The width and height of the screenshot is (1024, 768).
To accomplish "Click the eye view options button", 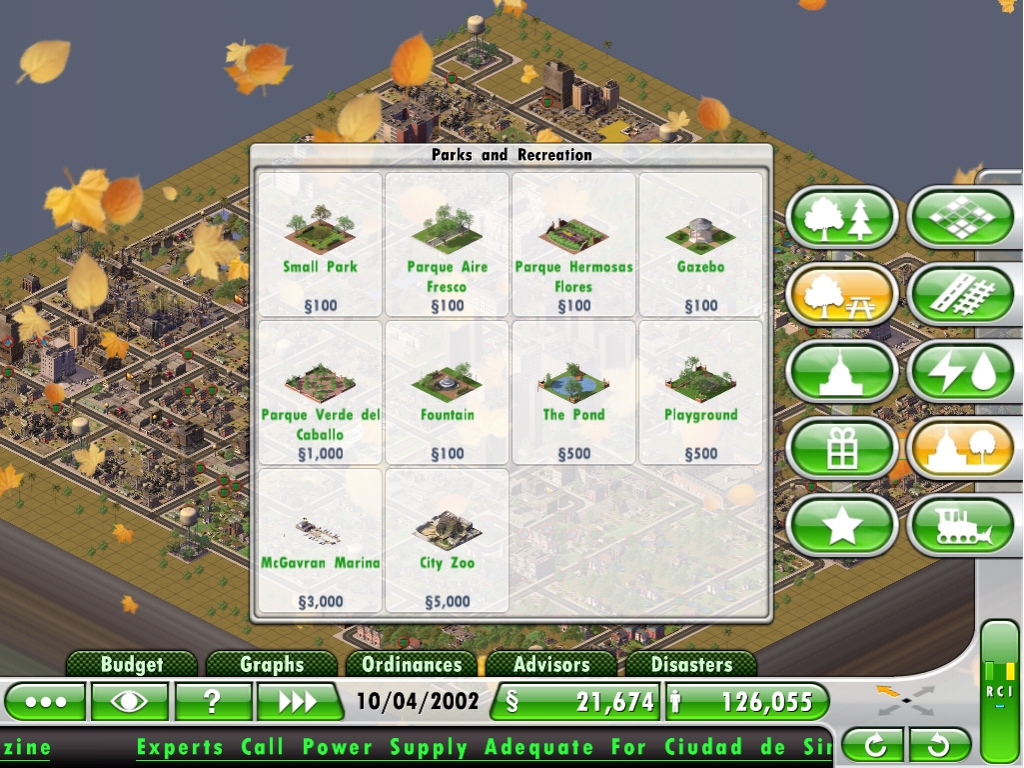I will tap(129, 702).
